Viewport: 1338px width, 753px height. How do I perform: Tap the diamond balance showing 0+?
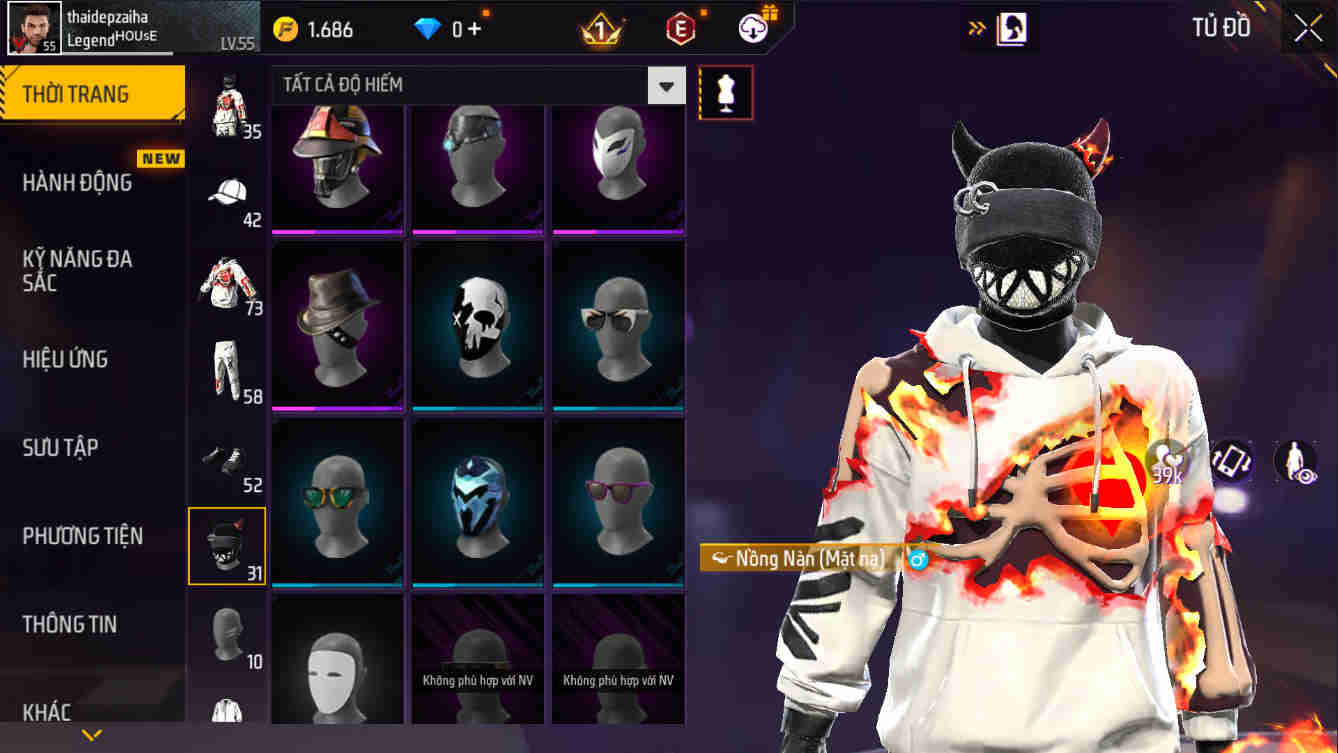click(x=447, y=29)
